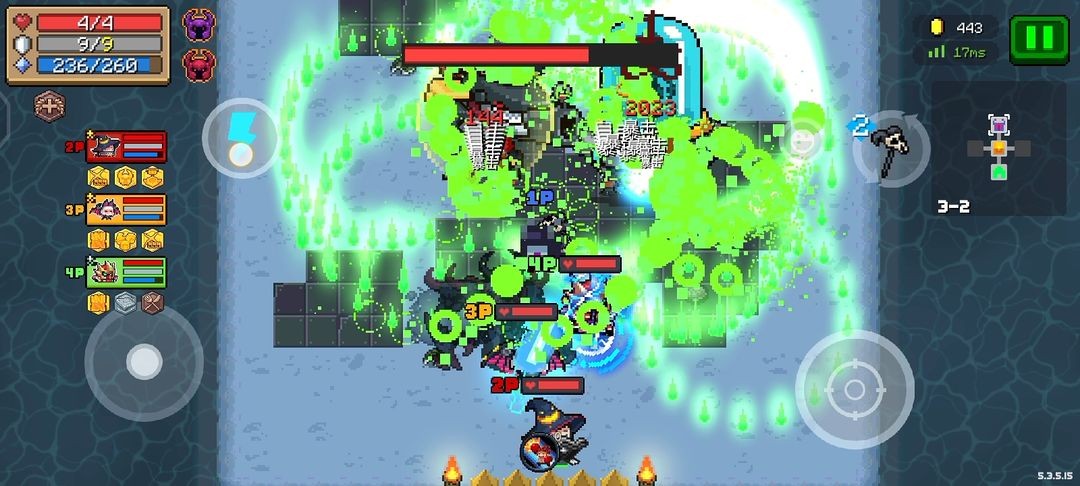The height and width of the screenshot is (486, 1080).
Task: Tap the crosshair attack button
Action: (x=854, y=389)
